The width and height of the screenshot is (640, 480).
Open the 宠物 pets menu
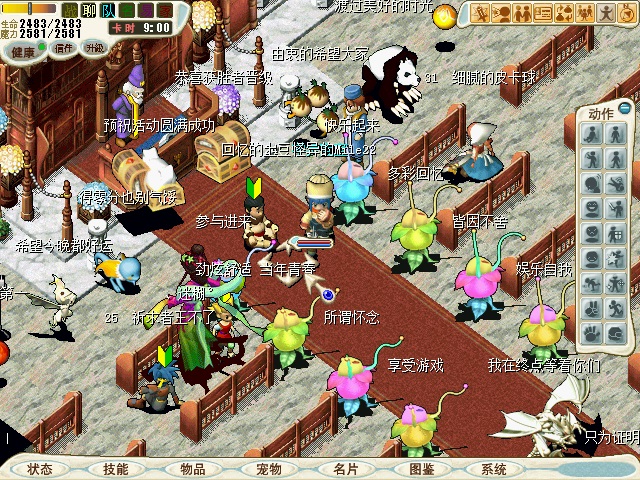coord(269,468)
